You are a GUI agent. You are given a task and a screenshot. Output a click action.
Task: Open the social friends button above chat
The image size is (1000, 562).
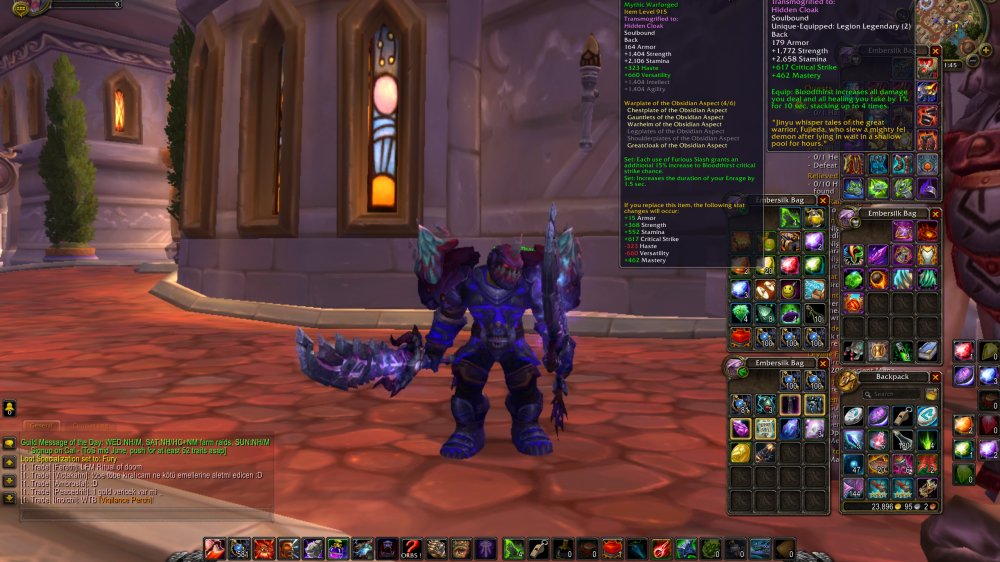pyautogui.click(x=8, y=409)
